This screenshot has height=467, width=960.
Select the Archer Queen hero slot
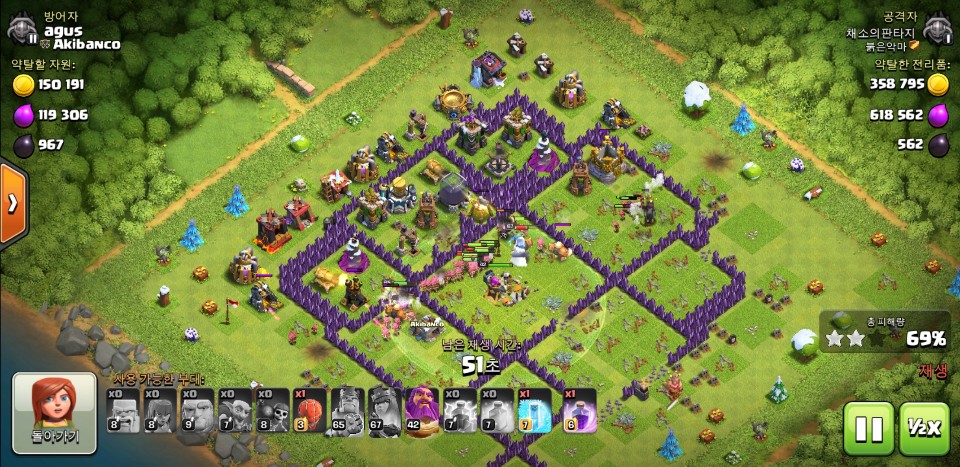[384, 410]
